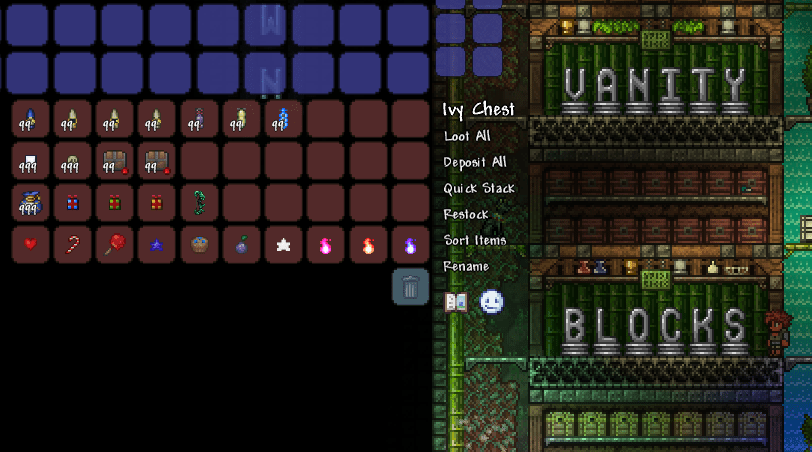812x452 pixels.
Task: Open the bestiary book icon
Action: click(456, 302)
